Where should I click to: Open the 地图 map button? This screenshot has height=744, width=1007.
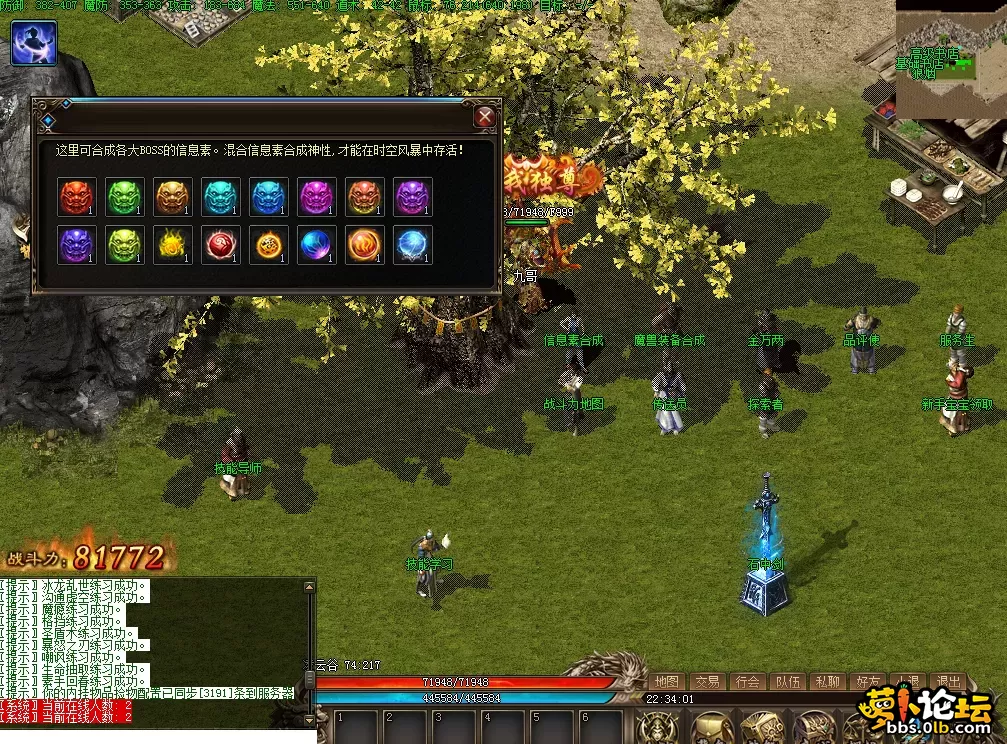pyautogui.click(x=667, y=682)
